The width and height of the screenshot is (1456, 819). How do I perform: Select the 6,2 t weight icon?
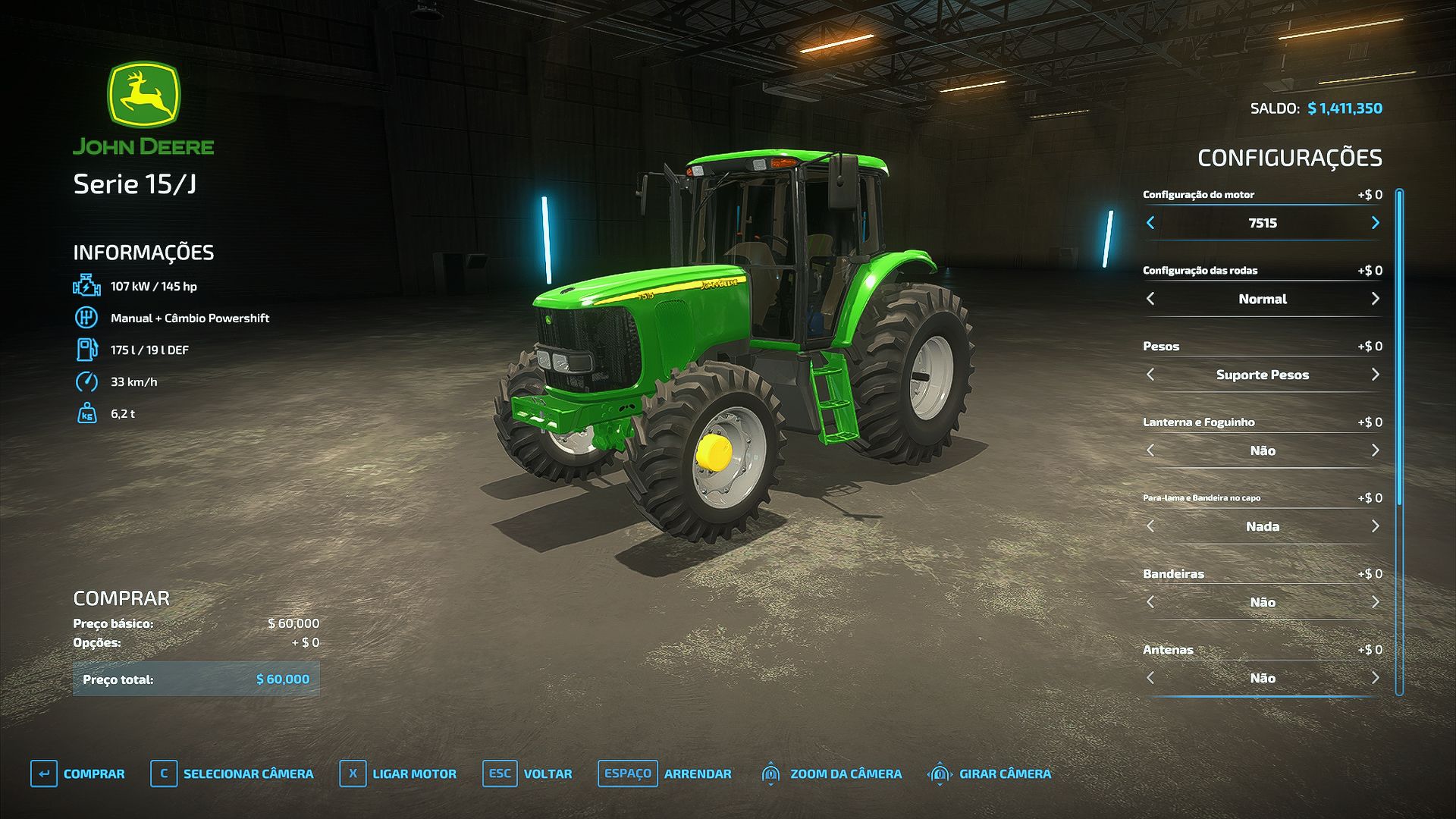pos(86,414)
